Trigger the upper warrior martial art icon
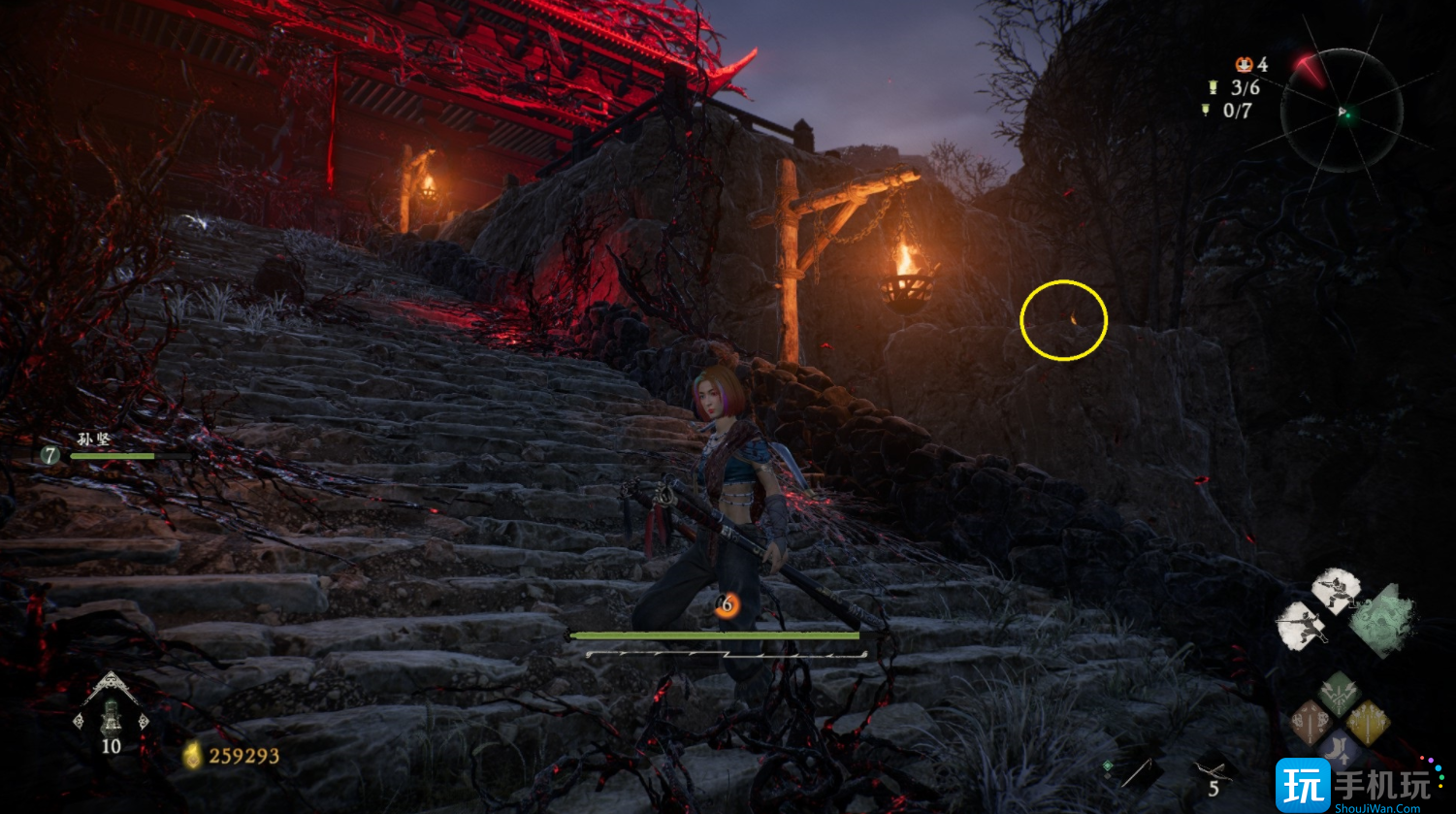1456x814 pixels. pyautogui.click(x=1336, y=590)
